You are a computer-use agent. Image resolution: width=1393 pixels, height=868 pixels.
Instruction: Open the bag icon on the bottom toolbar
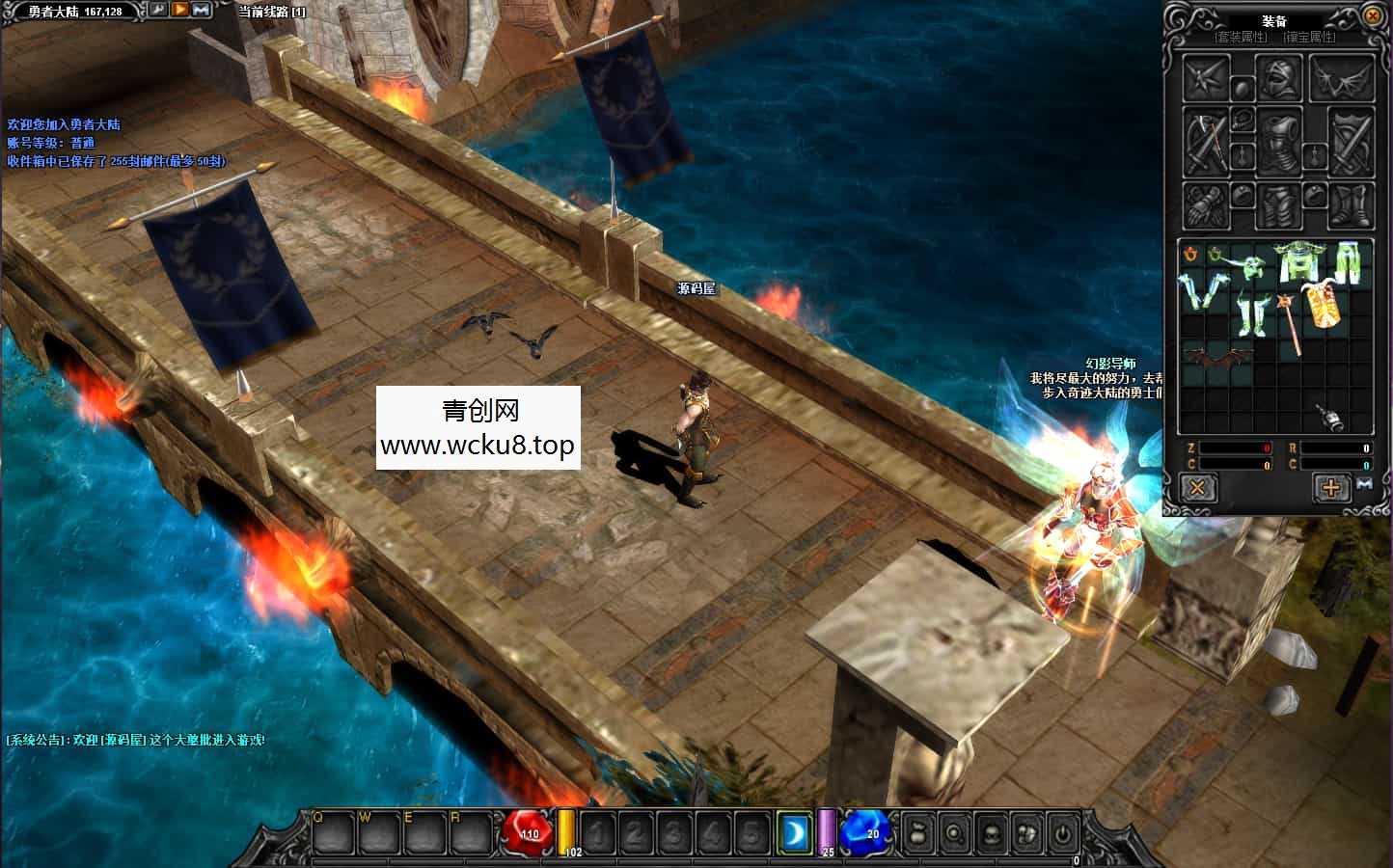[916, 833]
